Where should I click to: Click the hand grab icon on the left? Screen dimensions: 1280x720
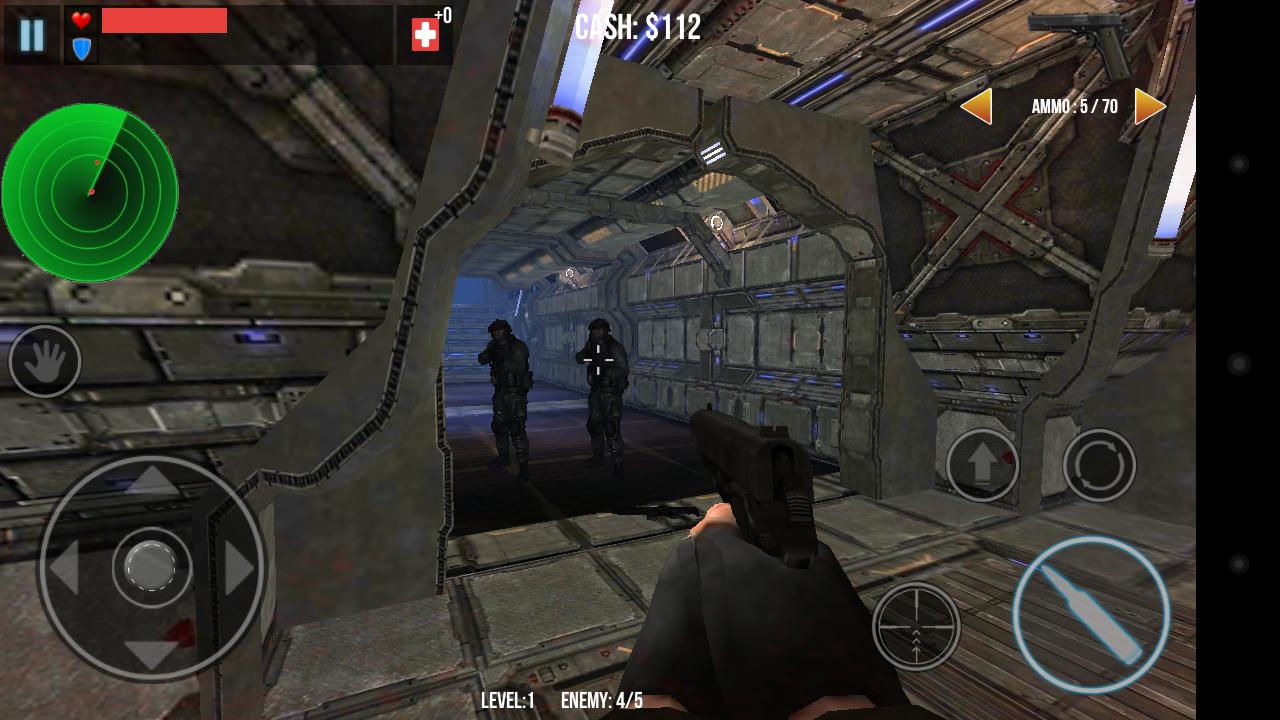click(x=44, y=362)
